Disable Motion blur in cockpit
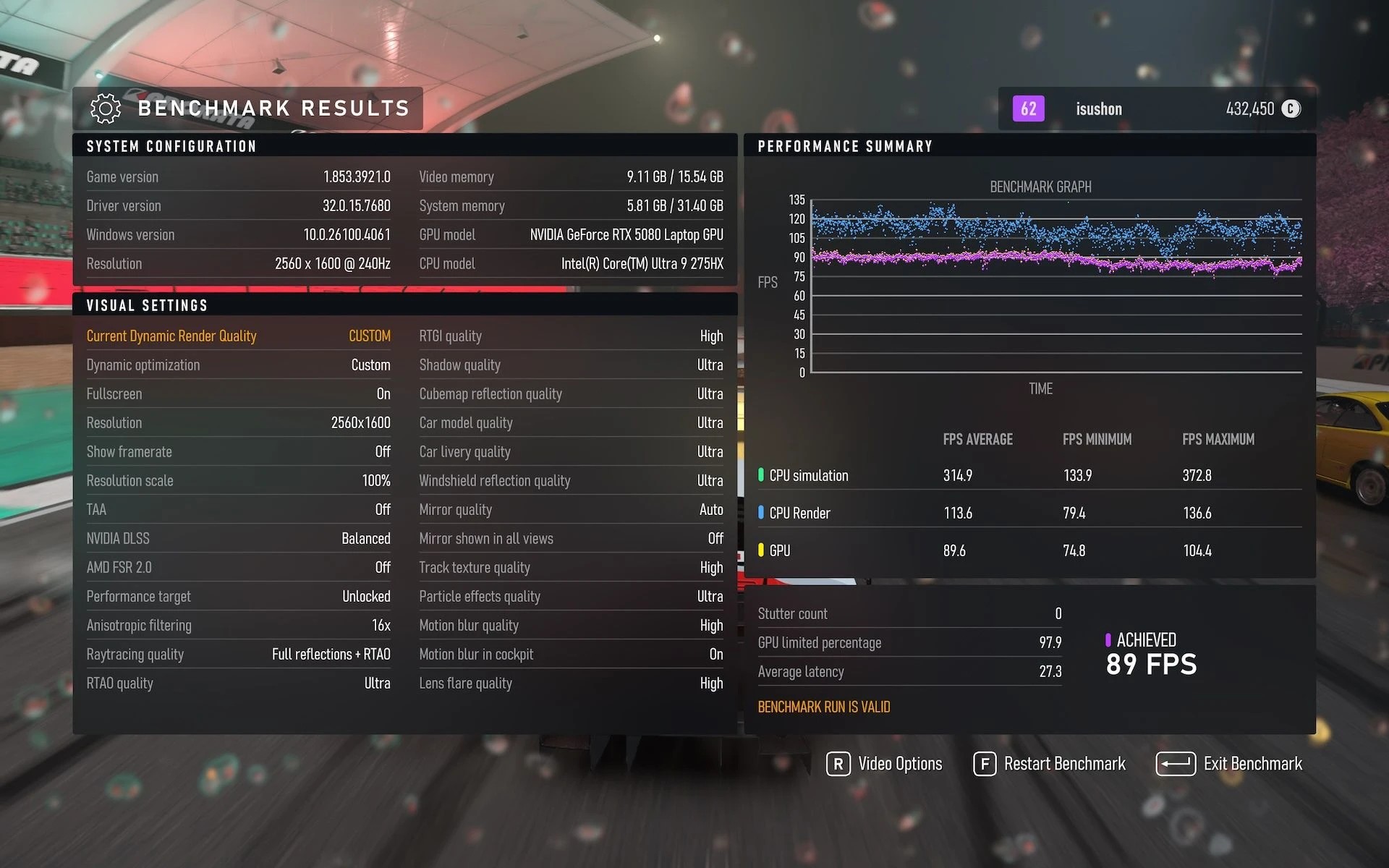 tap(571, 654)
